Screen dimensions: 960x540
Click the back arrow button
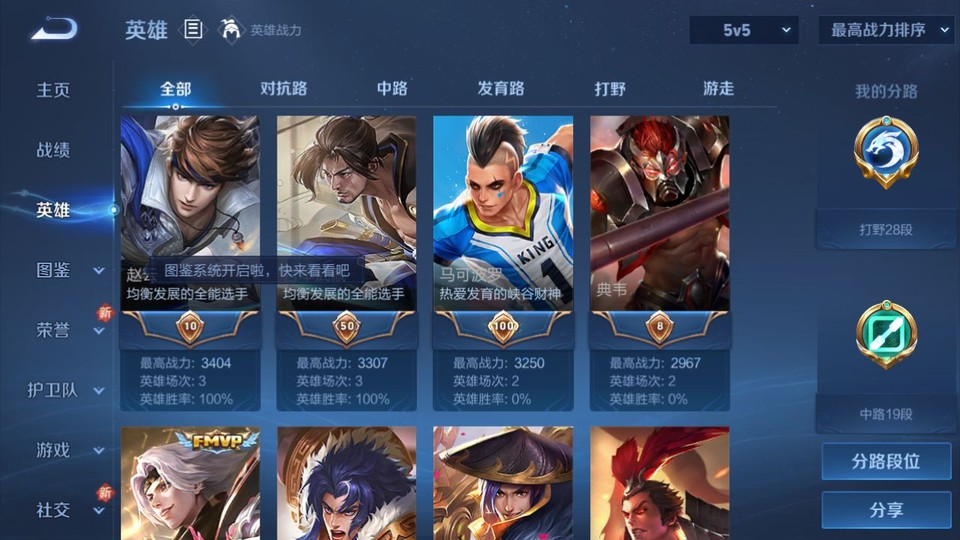(x=54, y=30)
